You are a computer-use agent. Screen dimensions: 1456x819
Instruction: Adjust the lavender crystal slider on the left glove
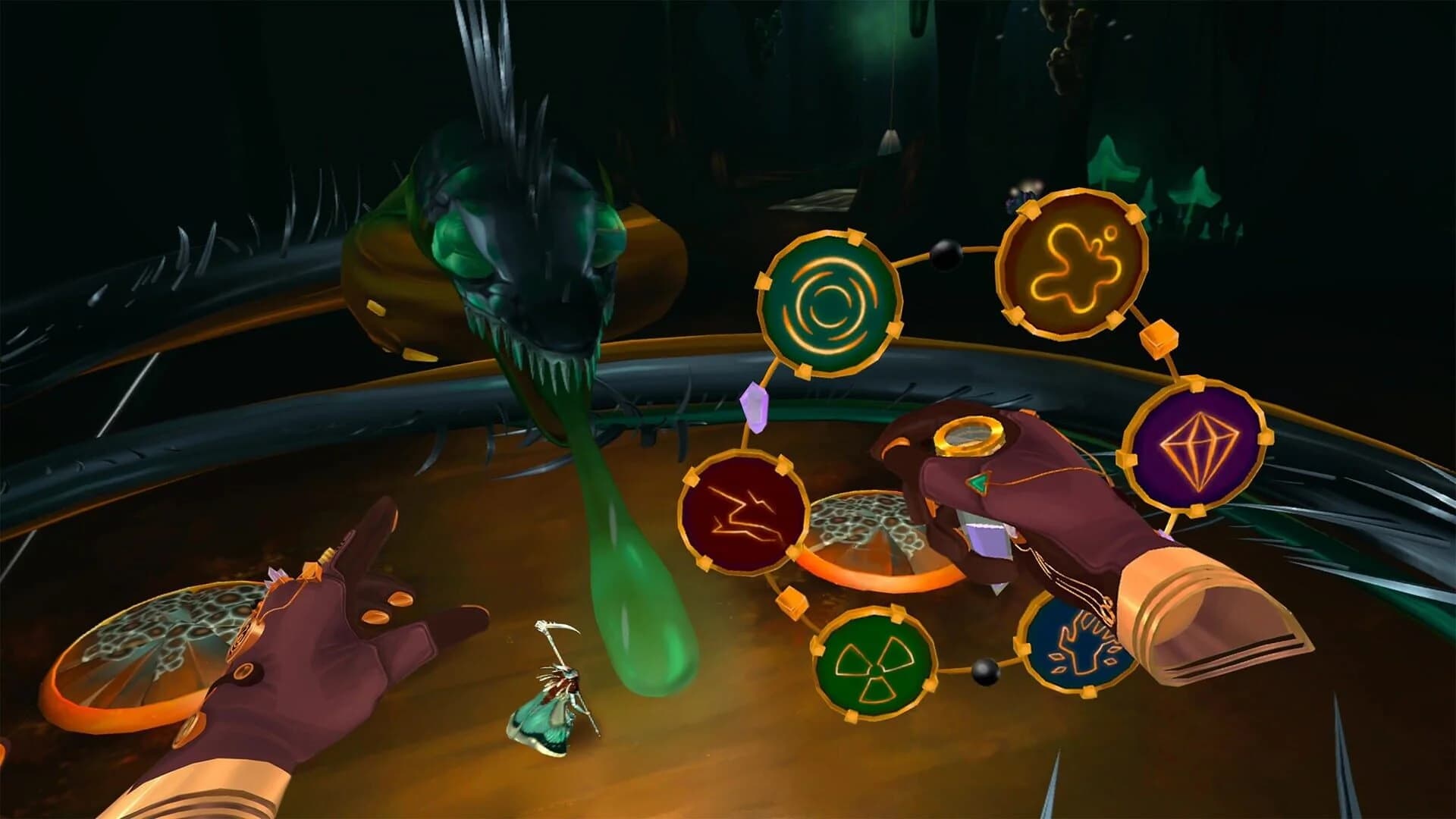[274, 577]
